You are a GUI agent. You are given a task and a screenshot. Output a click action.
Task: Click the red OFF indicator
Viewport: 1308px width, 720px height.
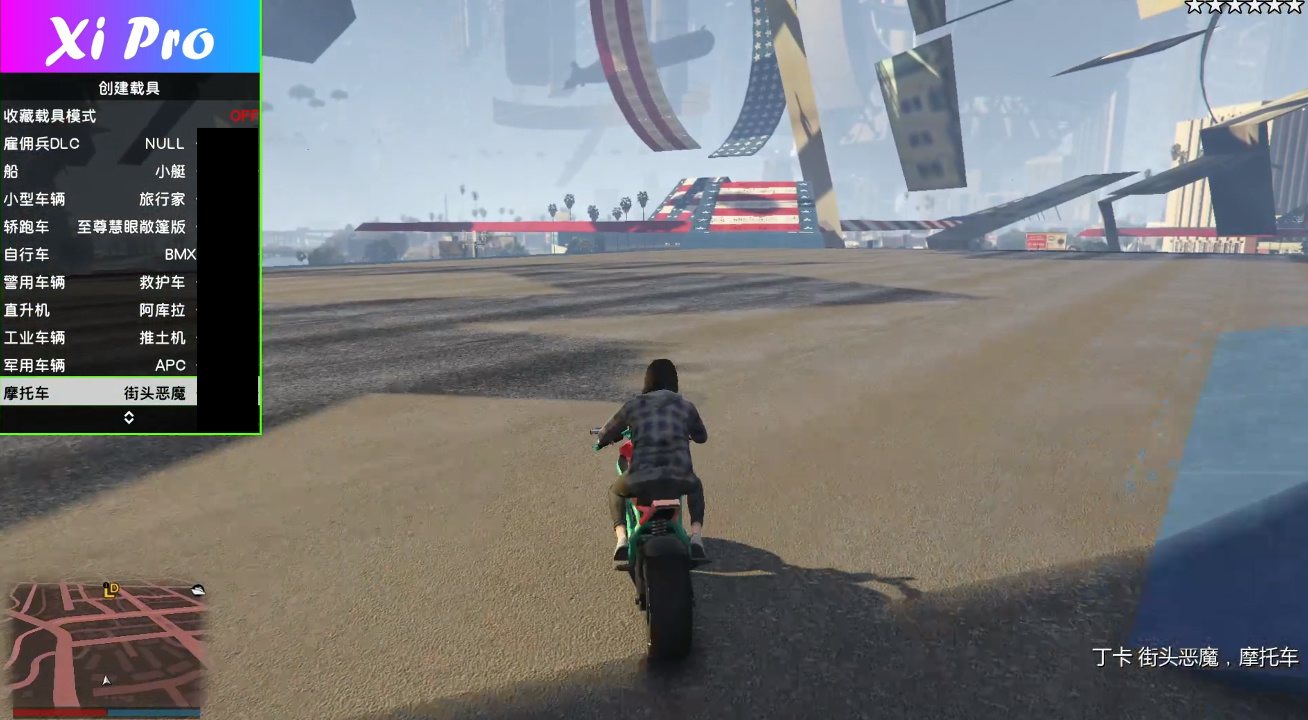click(x=247, y=115)
